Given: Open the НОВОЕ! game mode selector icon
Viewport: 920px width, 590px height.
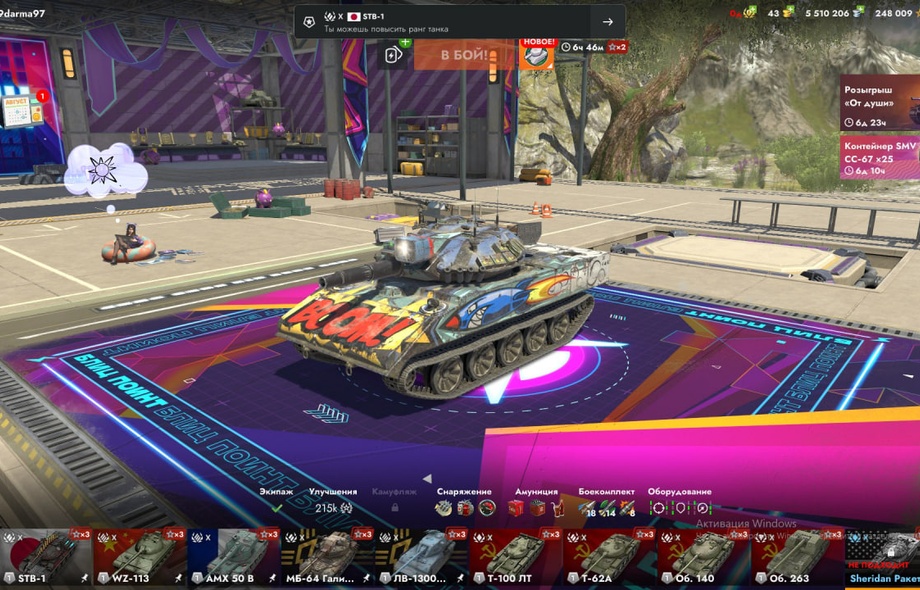Looking at the screenshot, I should pyautogui.click(x=537, y=54).
